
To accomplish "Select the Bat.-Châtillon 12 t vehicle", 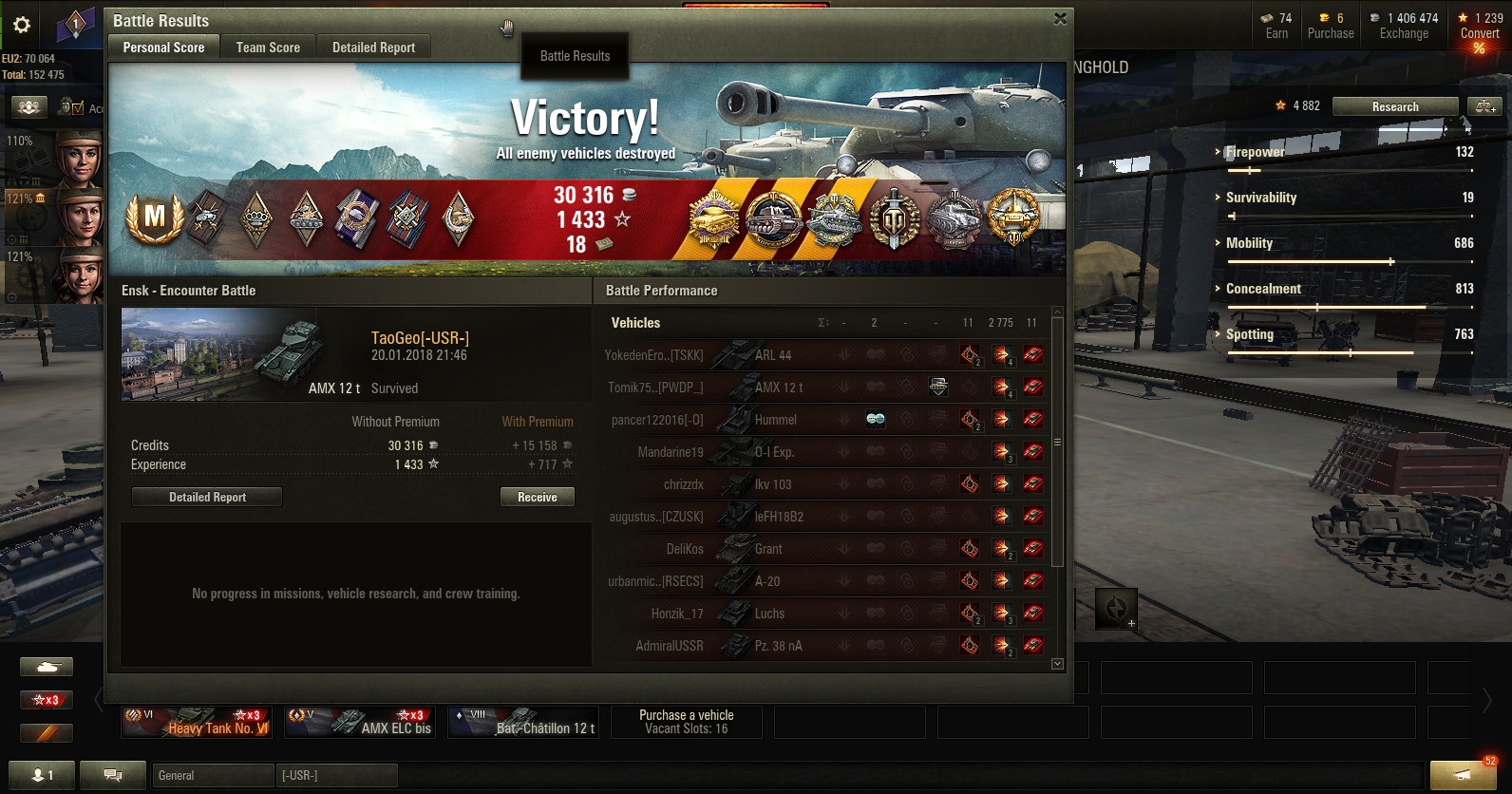I will pos(524,722).
